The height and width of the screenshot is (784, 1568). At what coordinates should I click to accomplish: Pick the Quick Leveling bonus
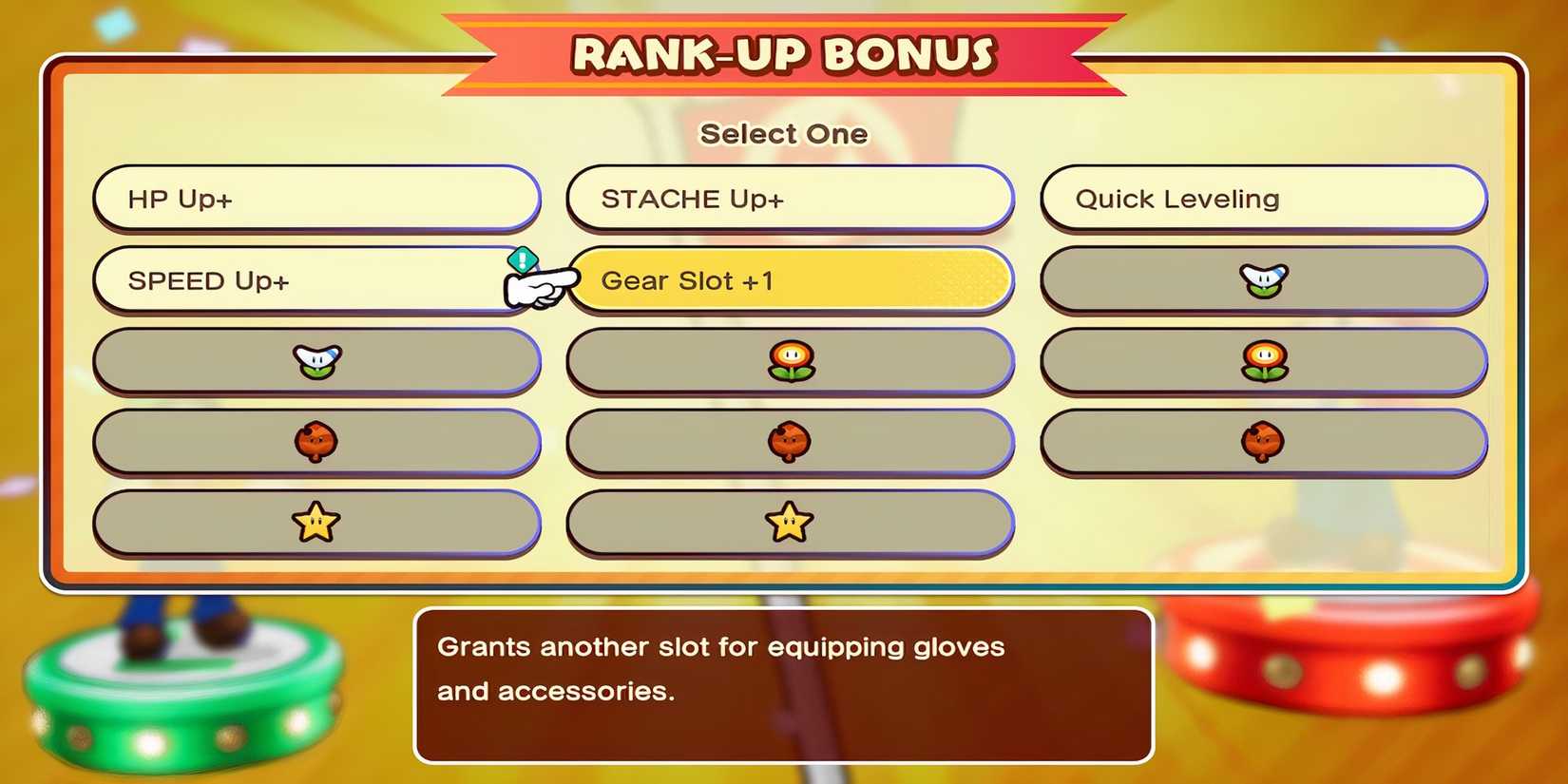click(x=1264, y=200)
